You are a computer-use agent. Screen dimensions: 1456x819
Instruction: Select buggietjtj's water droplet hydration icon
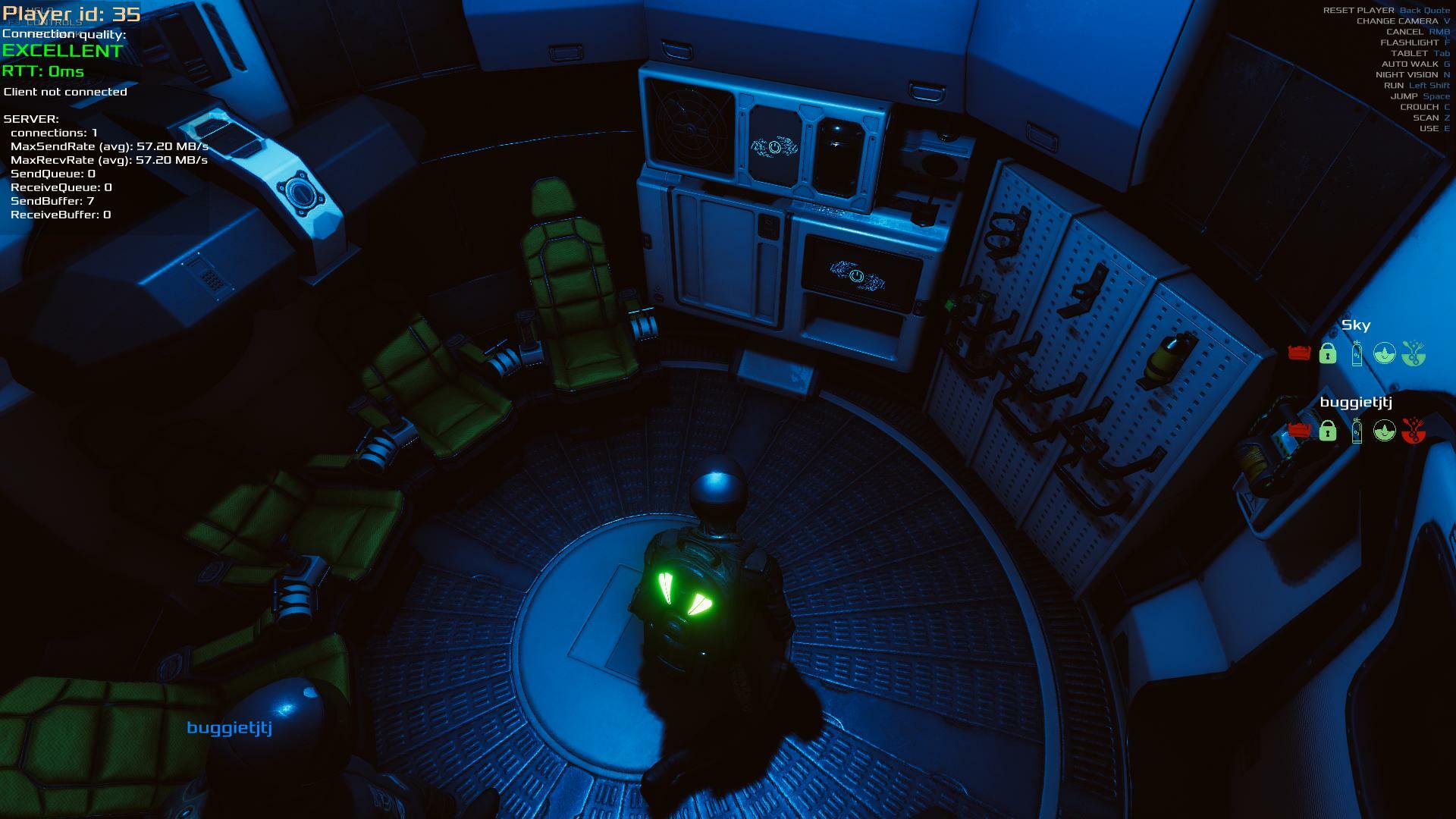(1385, 431)
